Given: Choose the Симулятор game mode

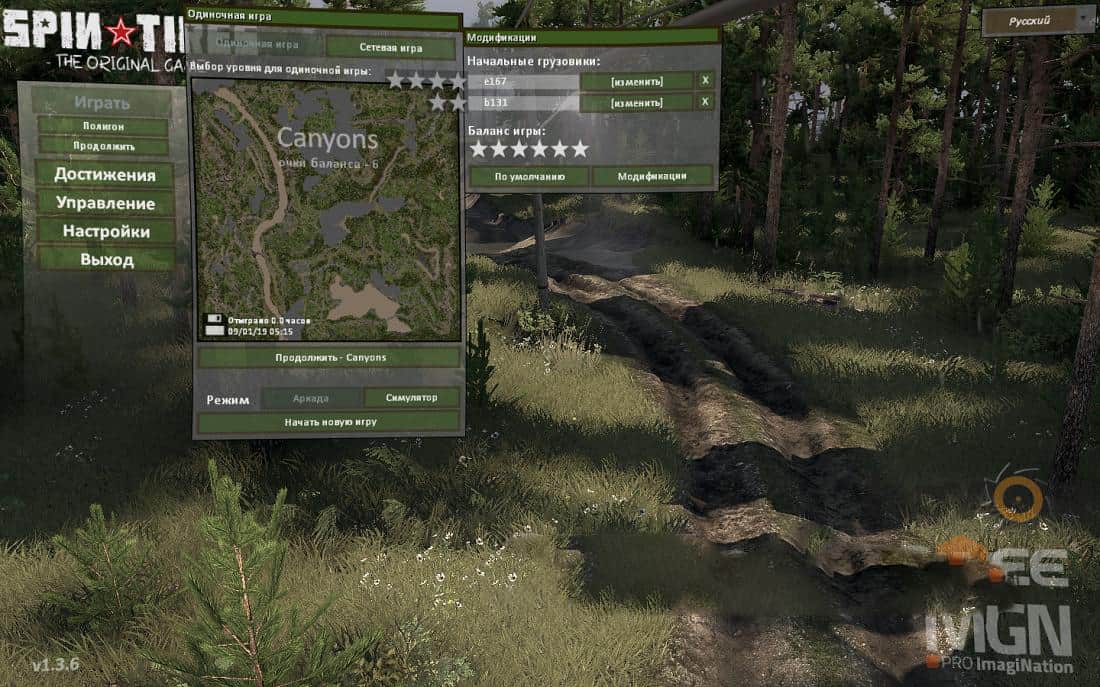Looking at the screenshot, I should (412, 397).
